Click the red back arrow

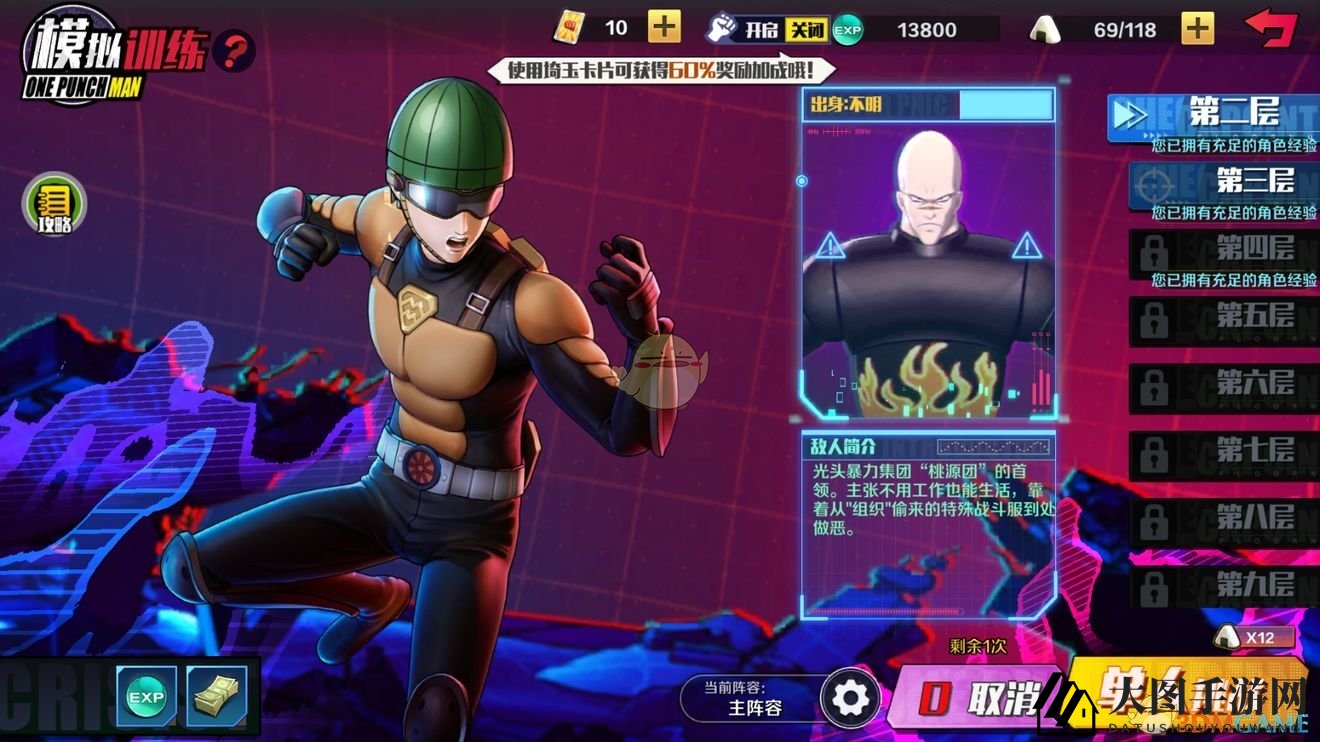pos(1270,27)
